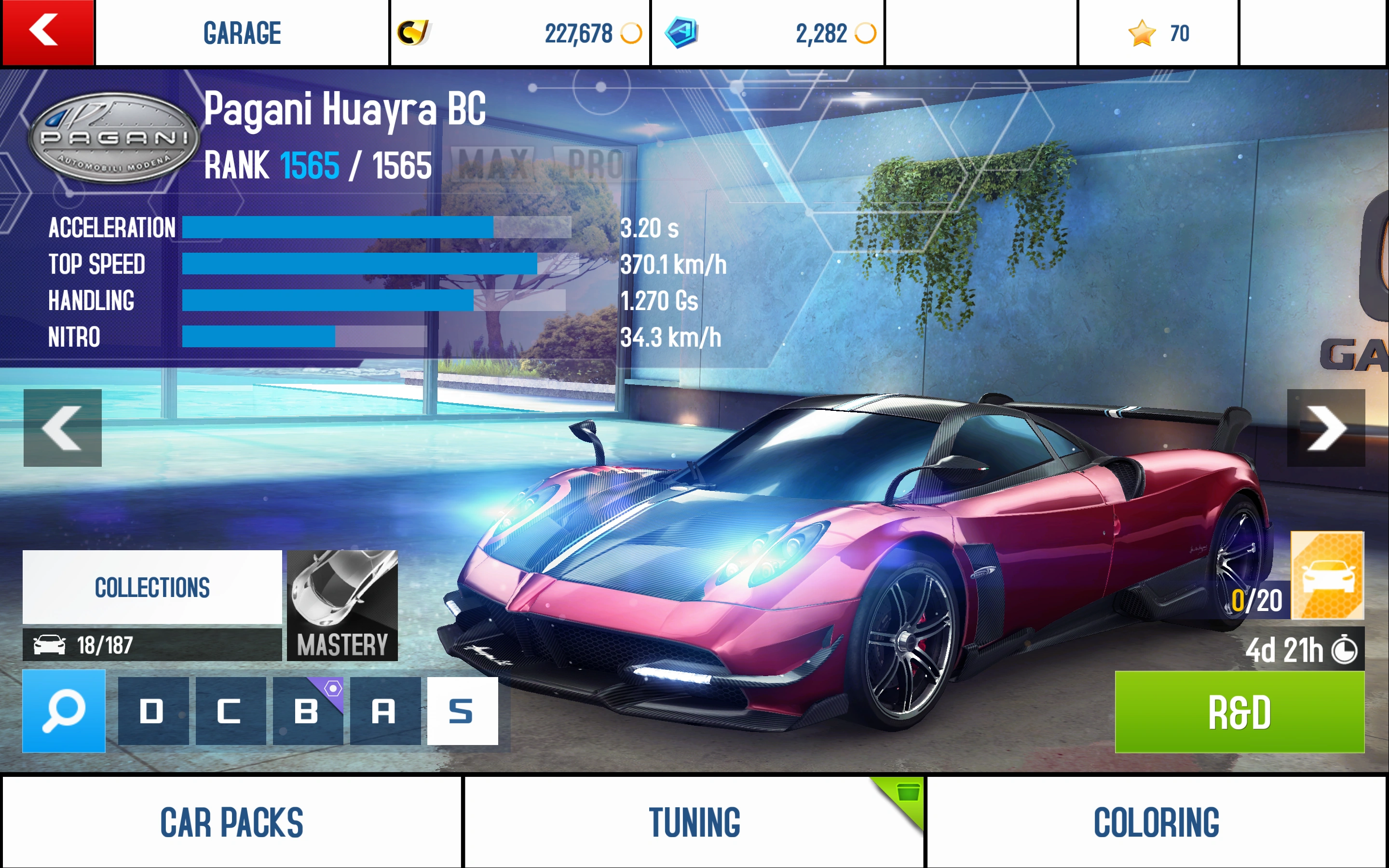
Task: Search cars with the magnifying glass
Action: pos(64,711)
